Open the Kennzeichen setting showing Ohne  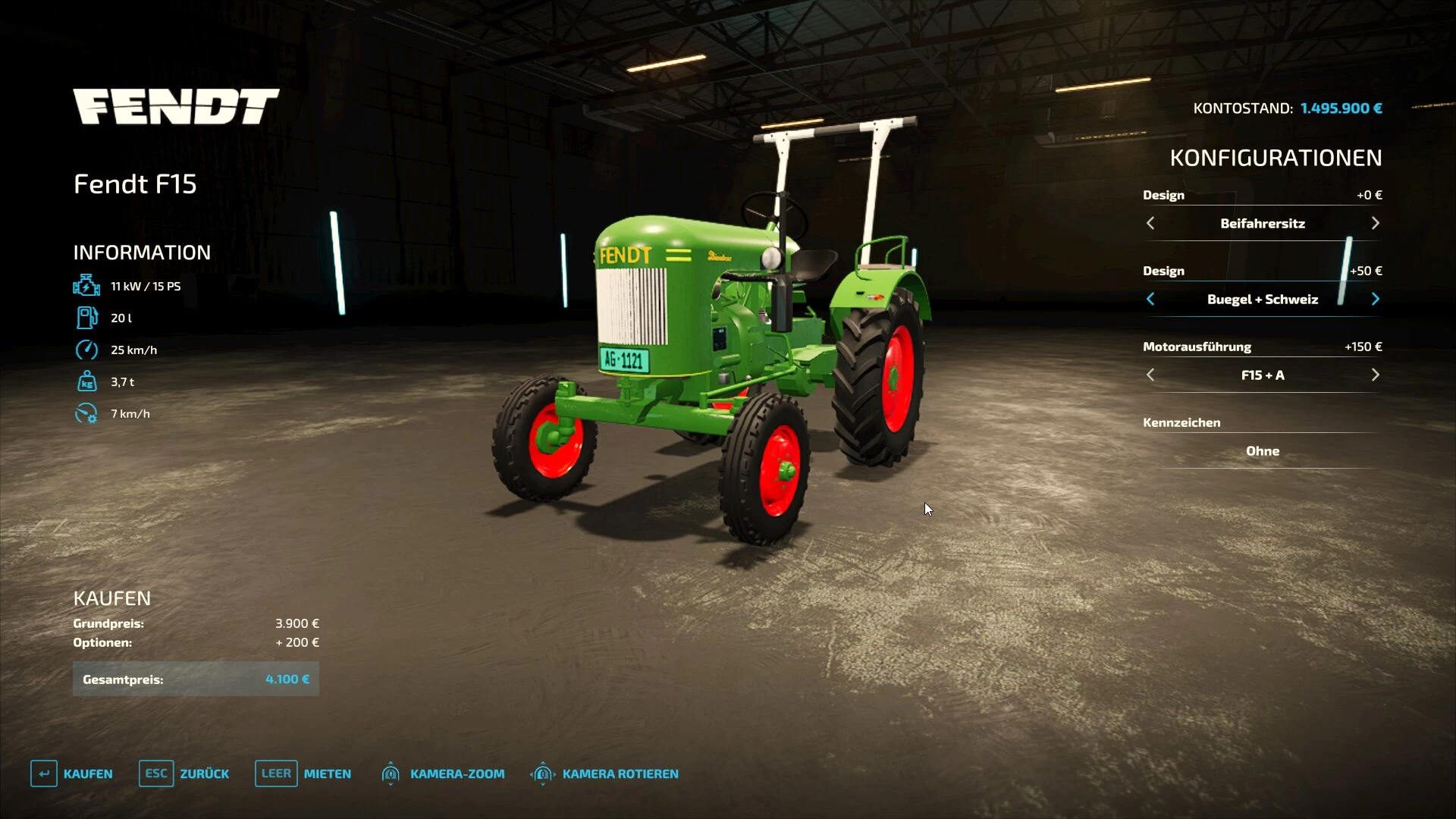coord(1262,450)
